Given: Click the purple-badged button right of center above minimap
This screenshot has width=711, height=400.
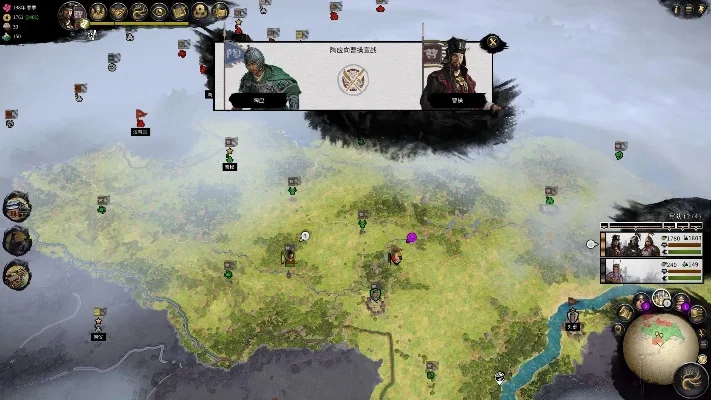Looking at the screenshot, I should tap(682, 301).
